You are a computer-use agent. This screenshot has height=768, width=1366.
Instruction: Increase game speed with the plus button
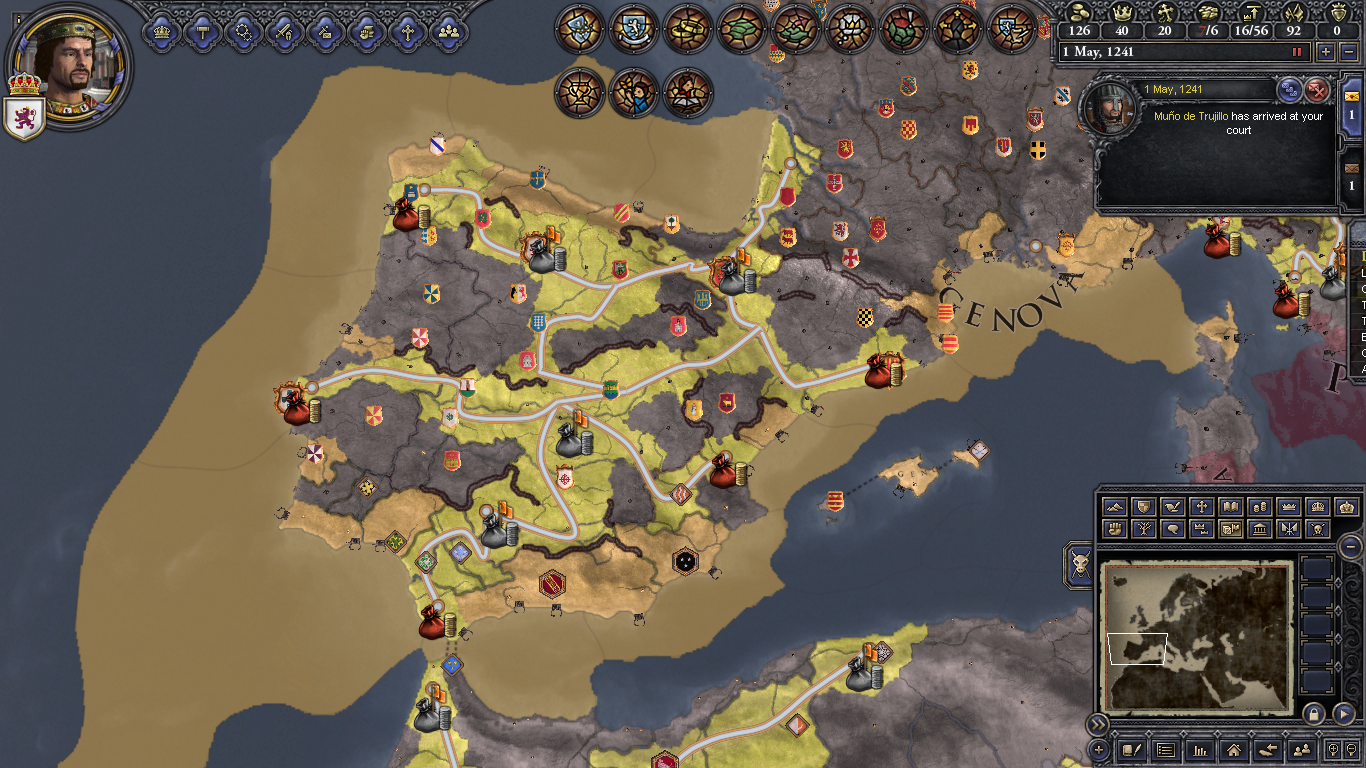click(x=1327, y=52)
